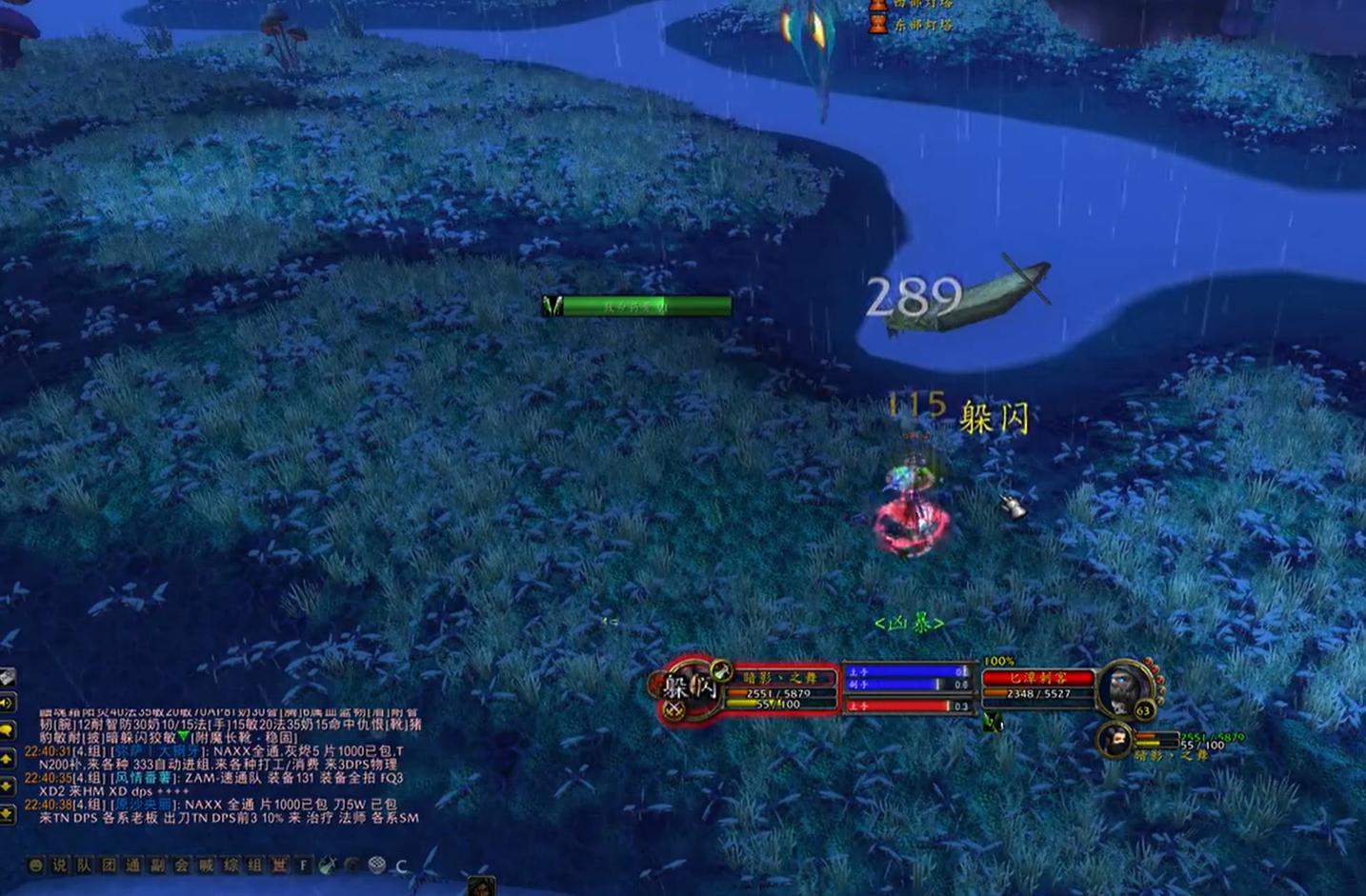Click the F shortcut button beside chat channels
The image size is (1366, 896).
coord(303,866)
